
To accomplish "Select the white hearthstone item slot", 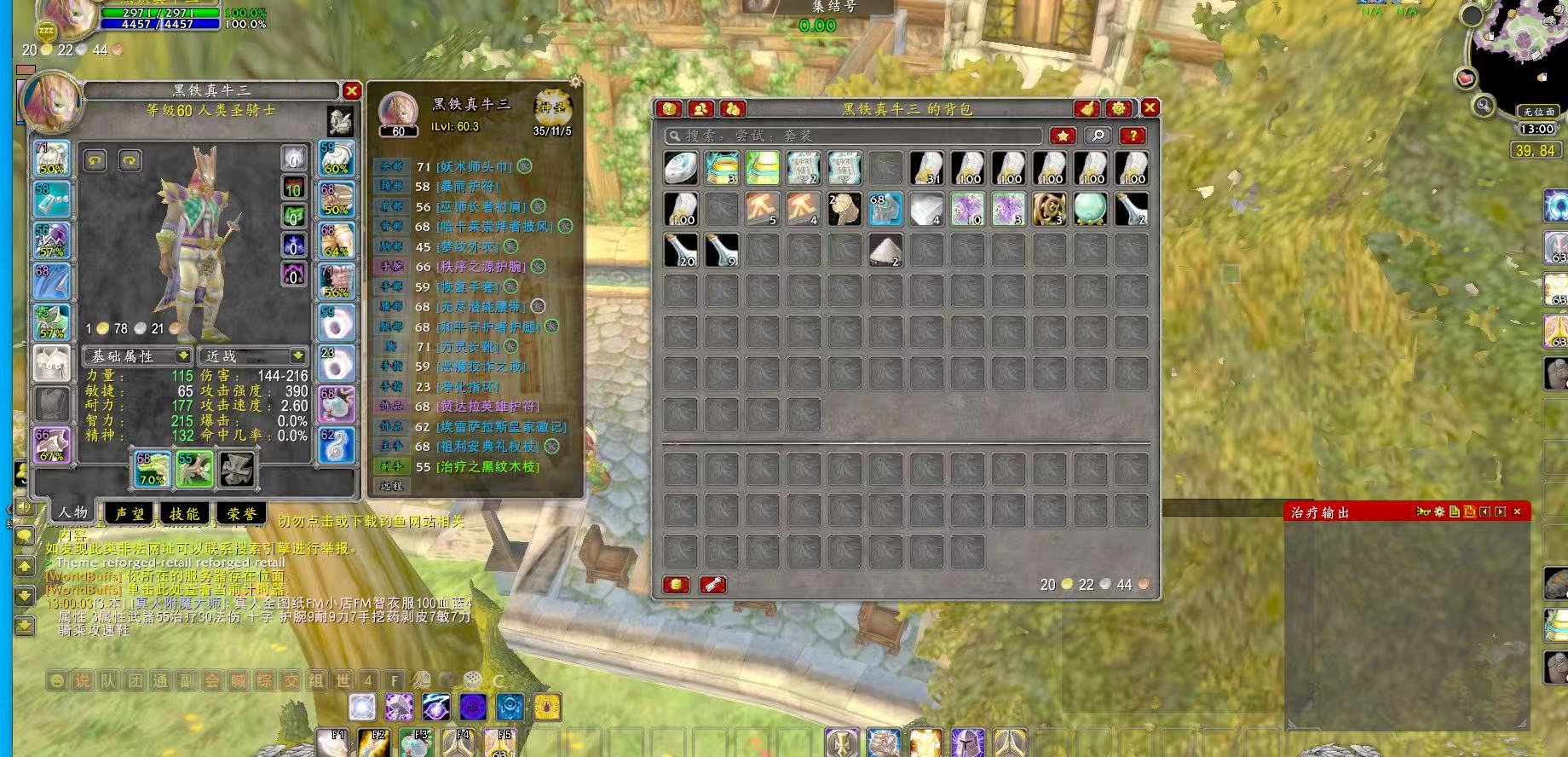I will pos(681,168).
